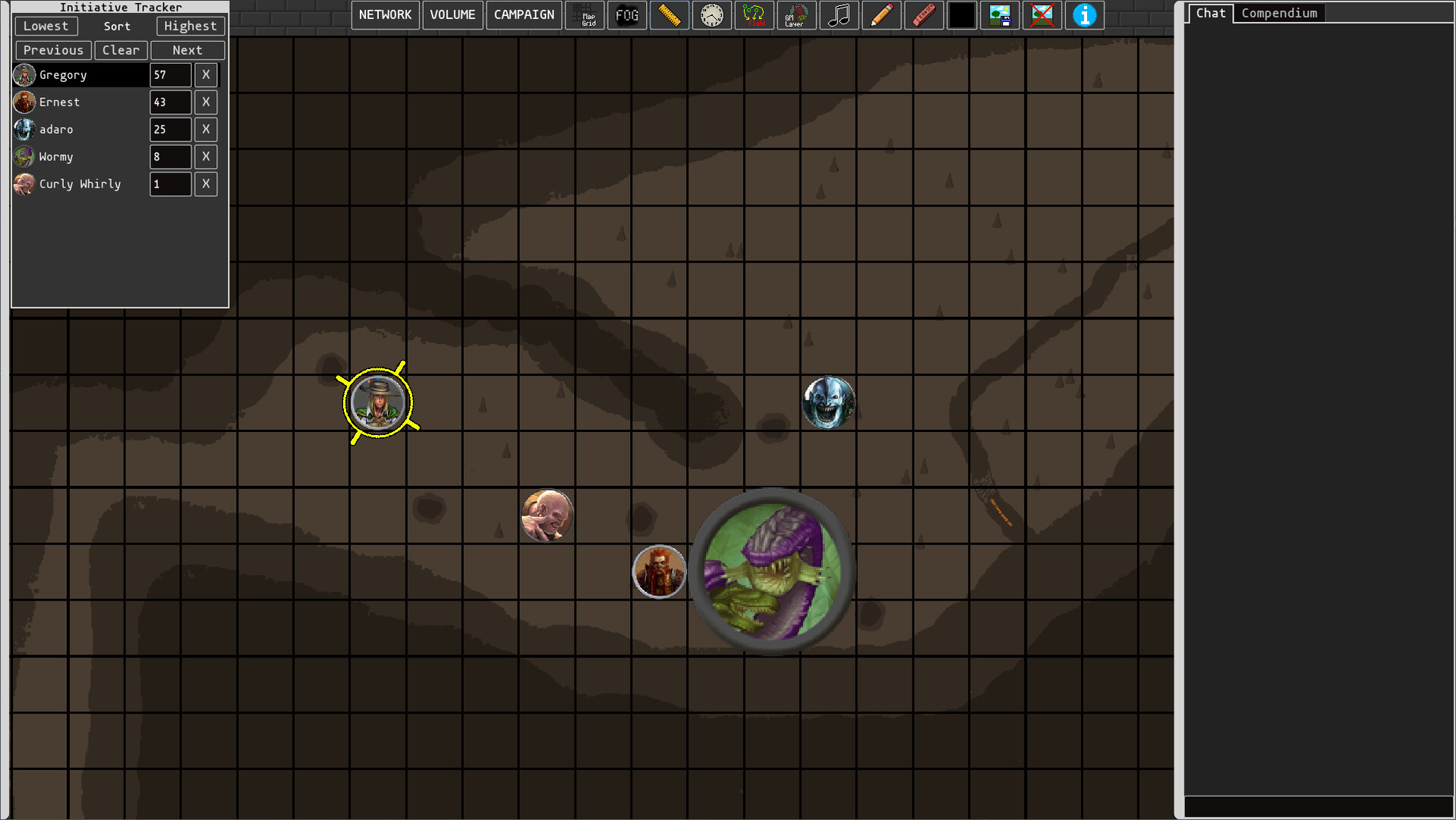Open the CAMPAIGN menu

click(523, 14)
